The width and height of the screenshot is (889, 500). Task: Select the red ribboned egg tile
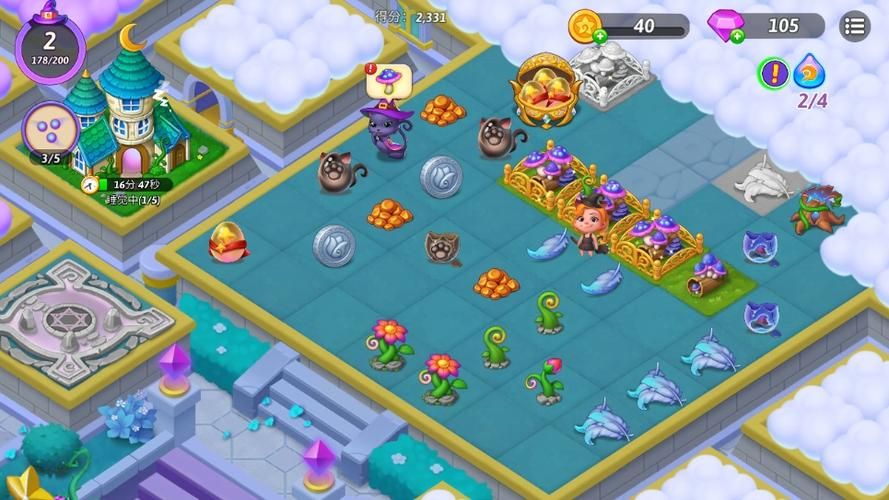point(227,243)
